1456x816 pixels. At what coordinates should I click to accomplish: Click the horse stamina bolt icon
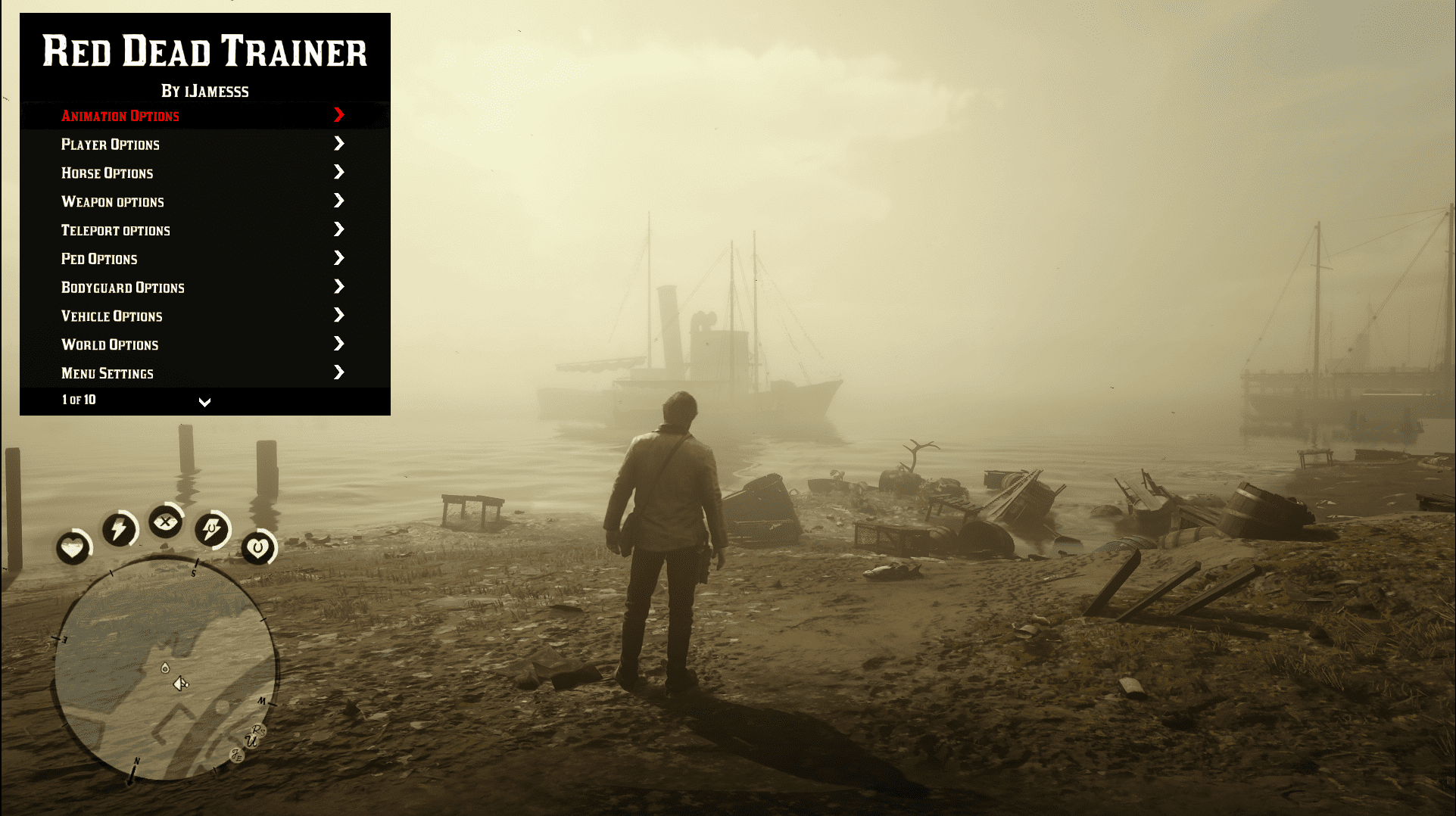click(213, 530)
